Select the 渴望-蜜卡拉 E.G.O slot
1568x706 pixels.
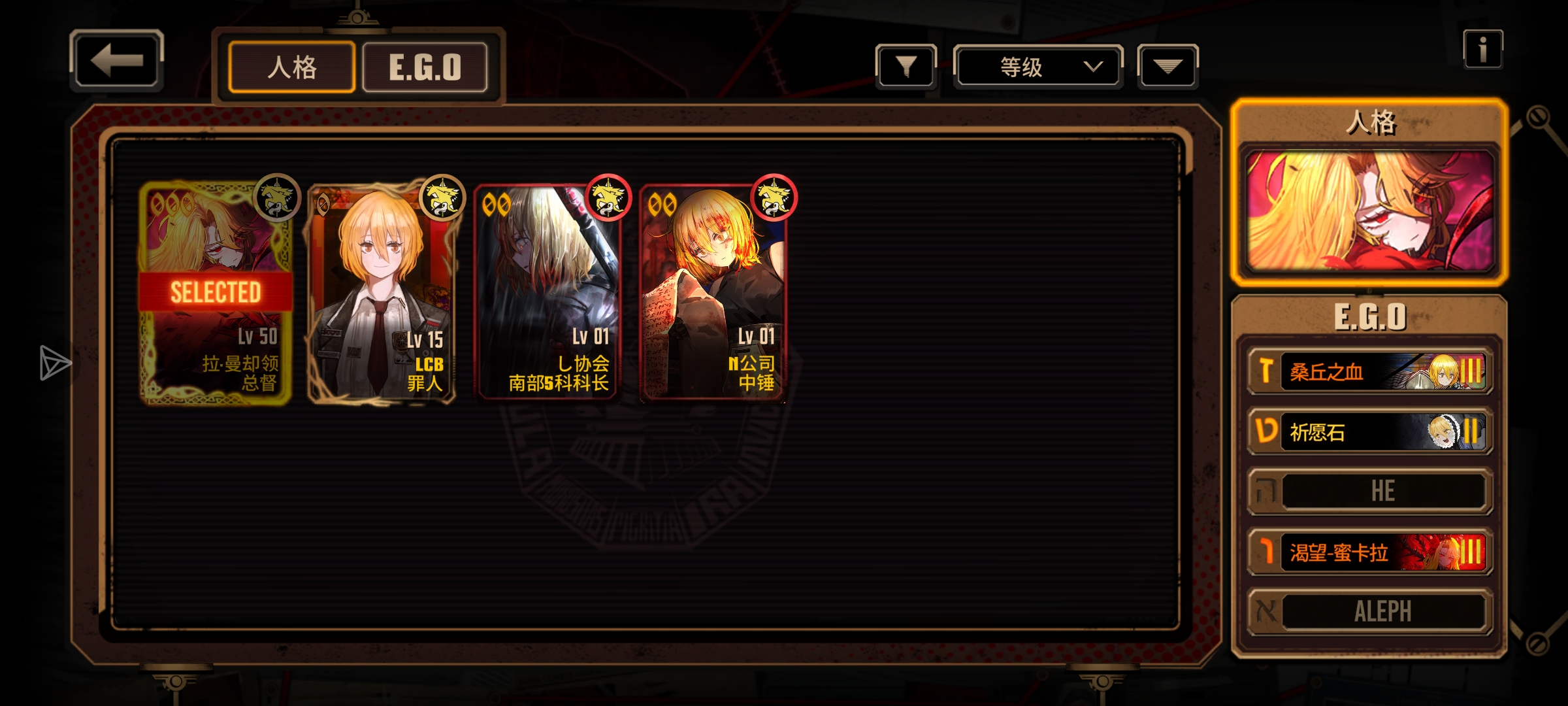1369,552
